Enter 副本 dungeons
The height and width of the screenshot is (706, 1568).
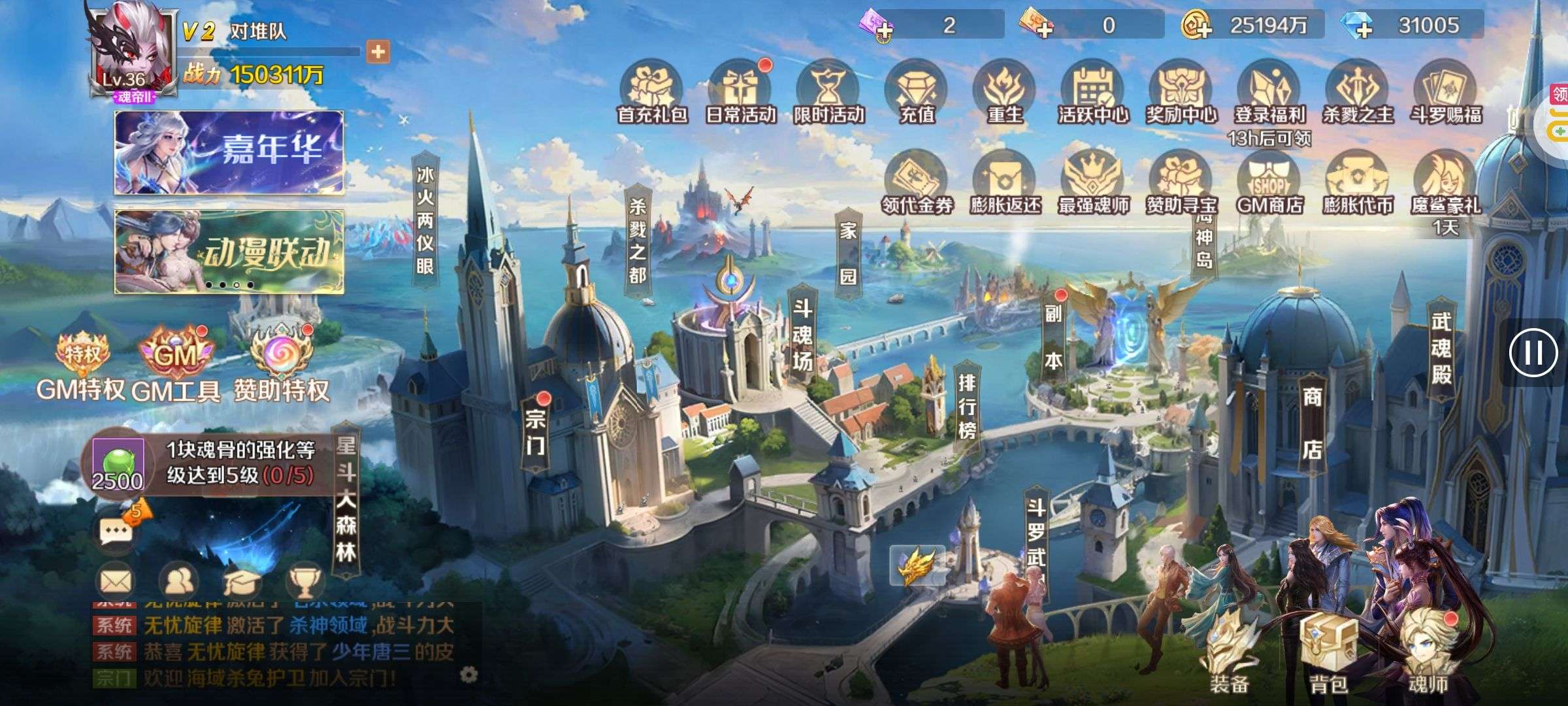coord(1053,337)
